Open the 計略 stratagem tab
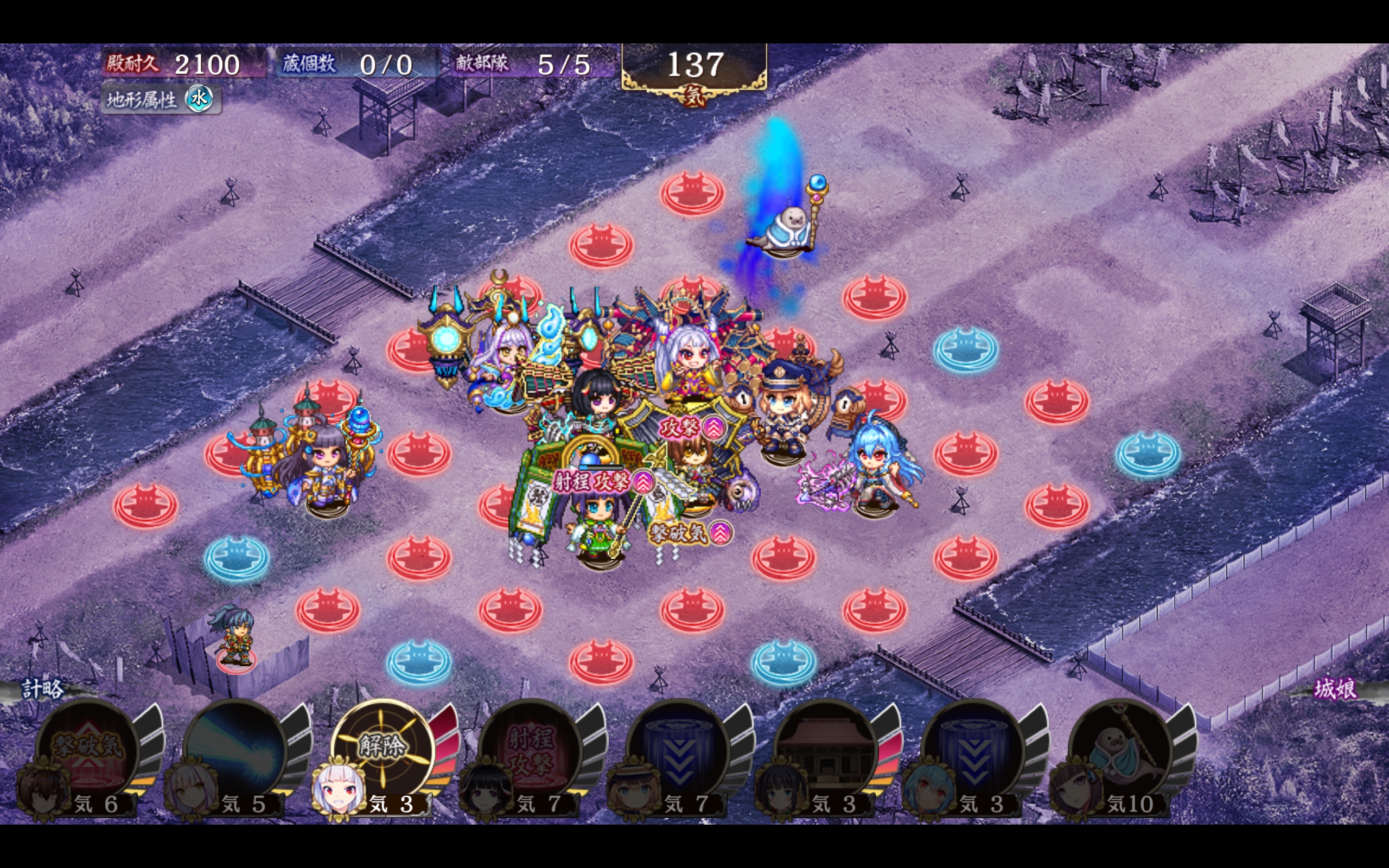1389x868 pixels. [42, 689]
